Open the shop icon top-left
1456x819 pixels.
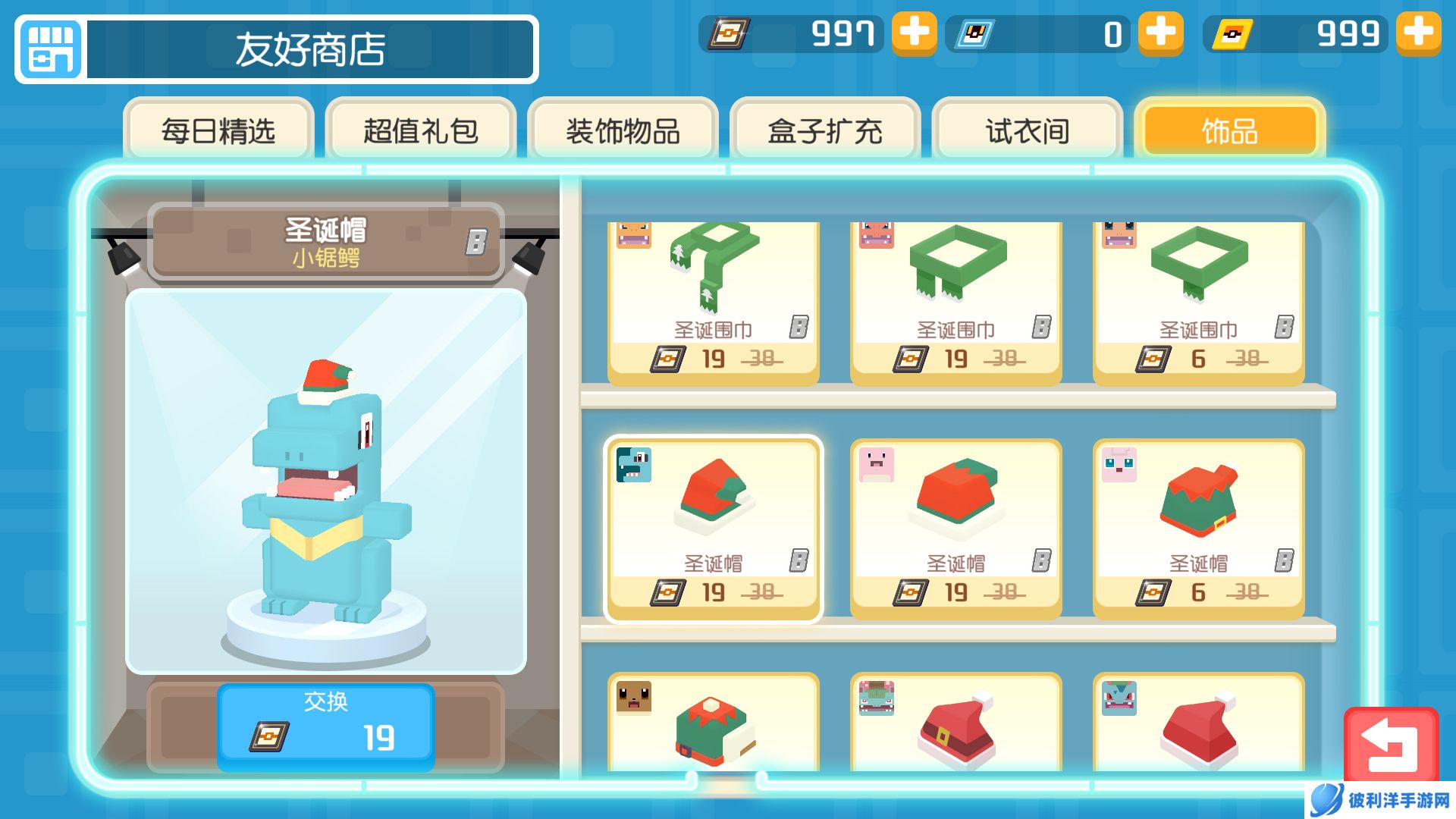(50, 50)
